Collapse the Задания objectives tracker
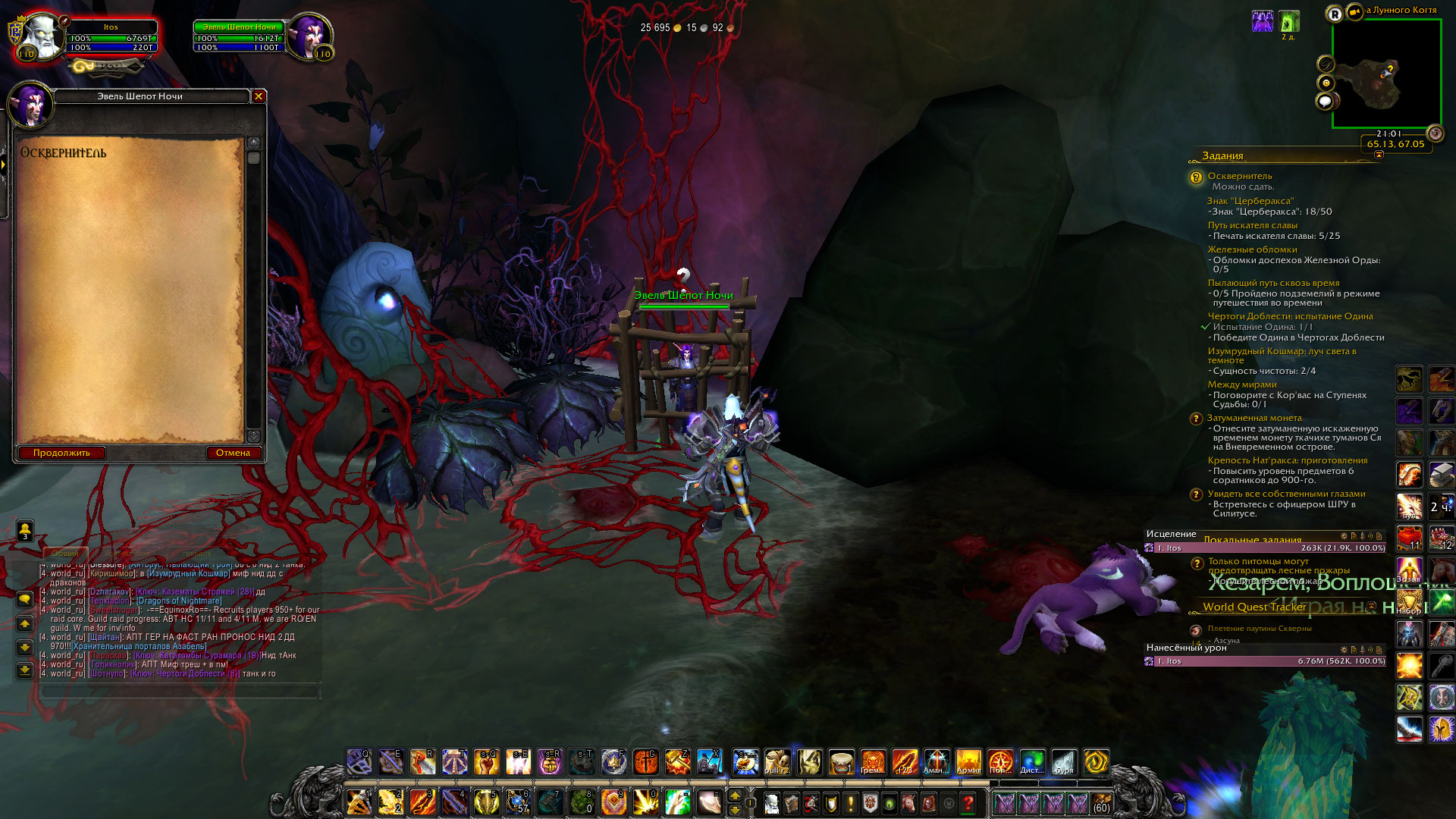This screenshot has width=1456, height=819. point(1379,155)
